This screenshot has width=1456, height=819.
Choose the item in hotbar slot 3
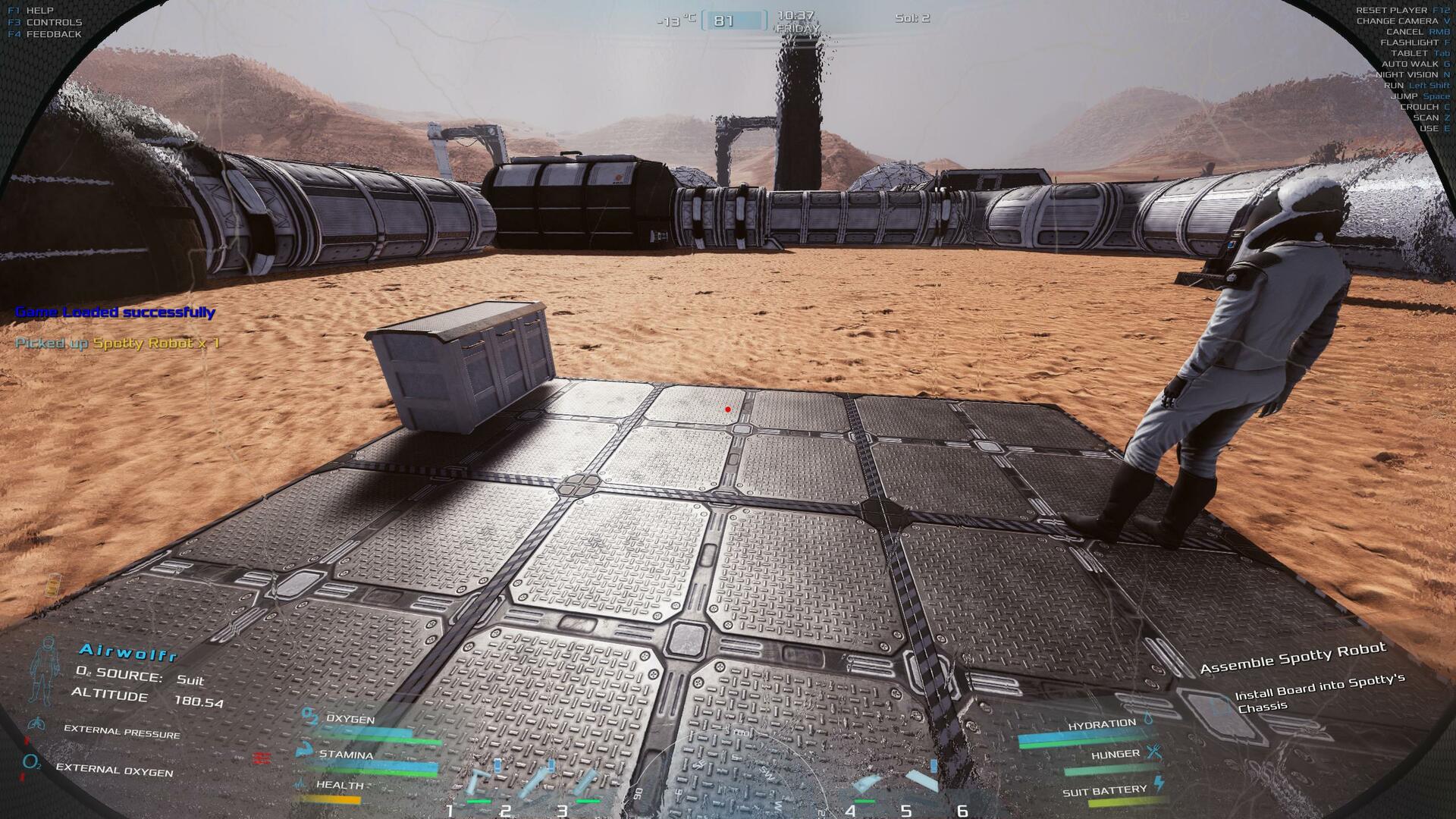(585, 783)
